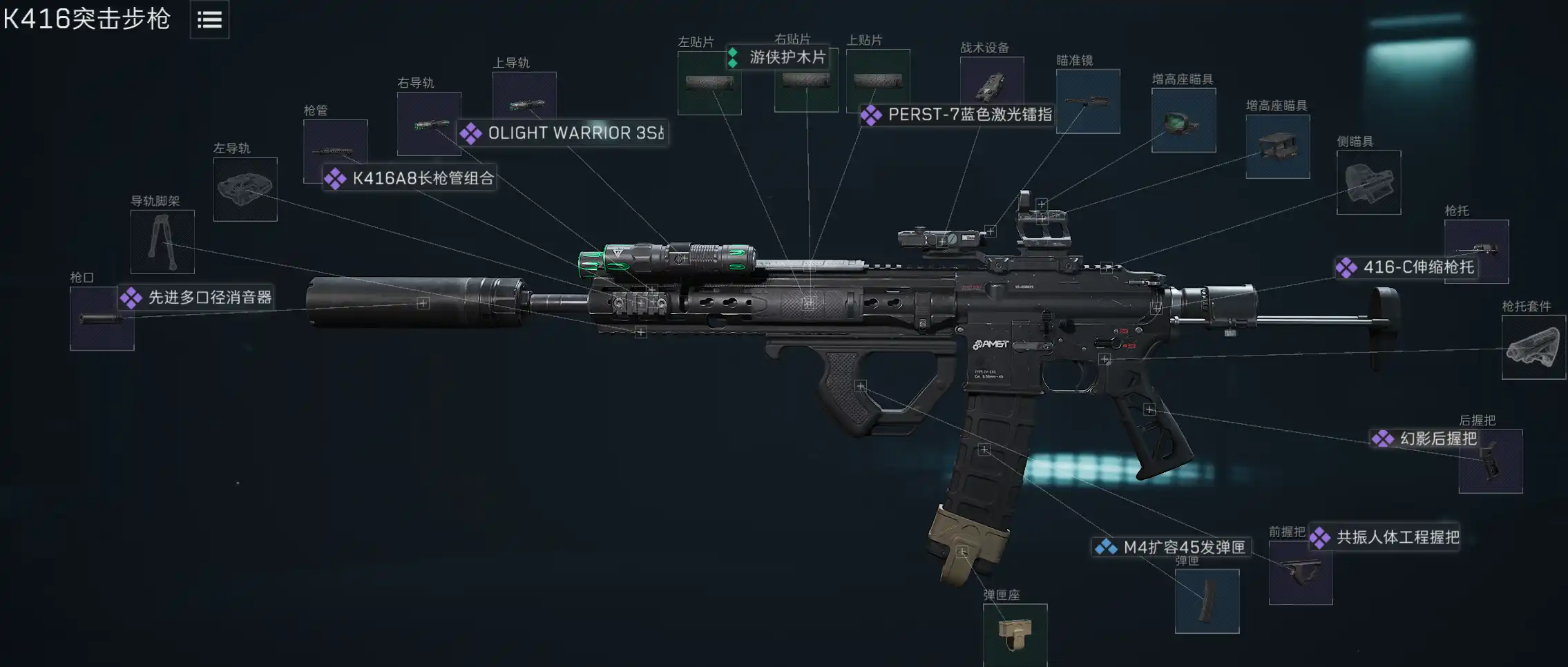The width and height of the screenshot is (1568, 667).
Task: Choose the magazine (弹匣) slot
Action: tap(1207, 601)
